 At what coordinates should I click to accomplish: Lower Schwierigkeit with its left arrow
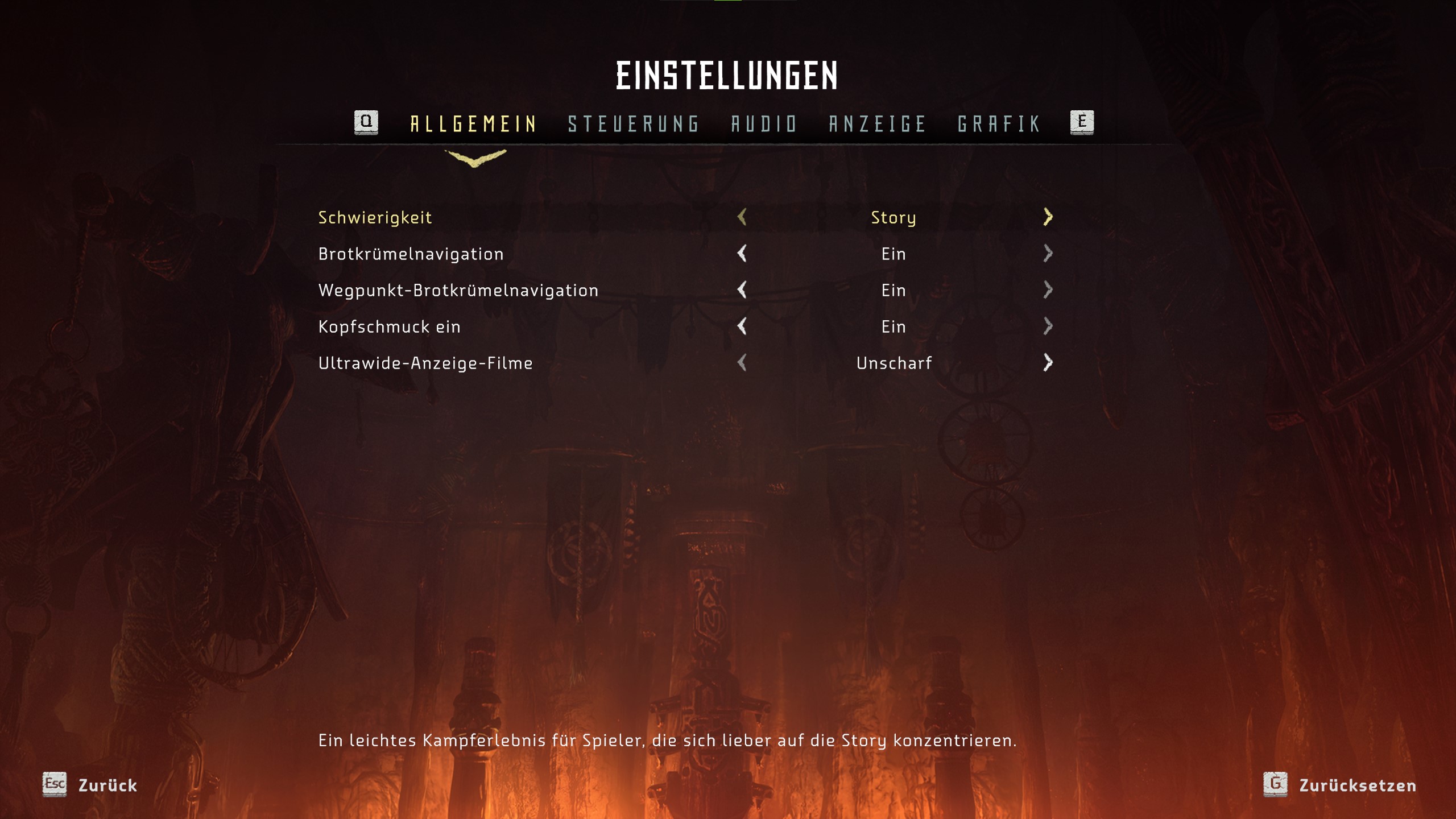tap(742, 217)
